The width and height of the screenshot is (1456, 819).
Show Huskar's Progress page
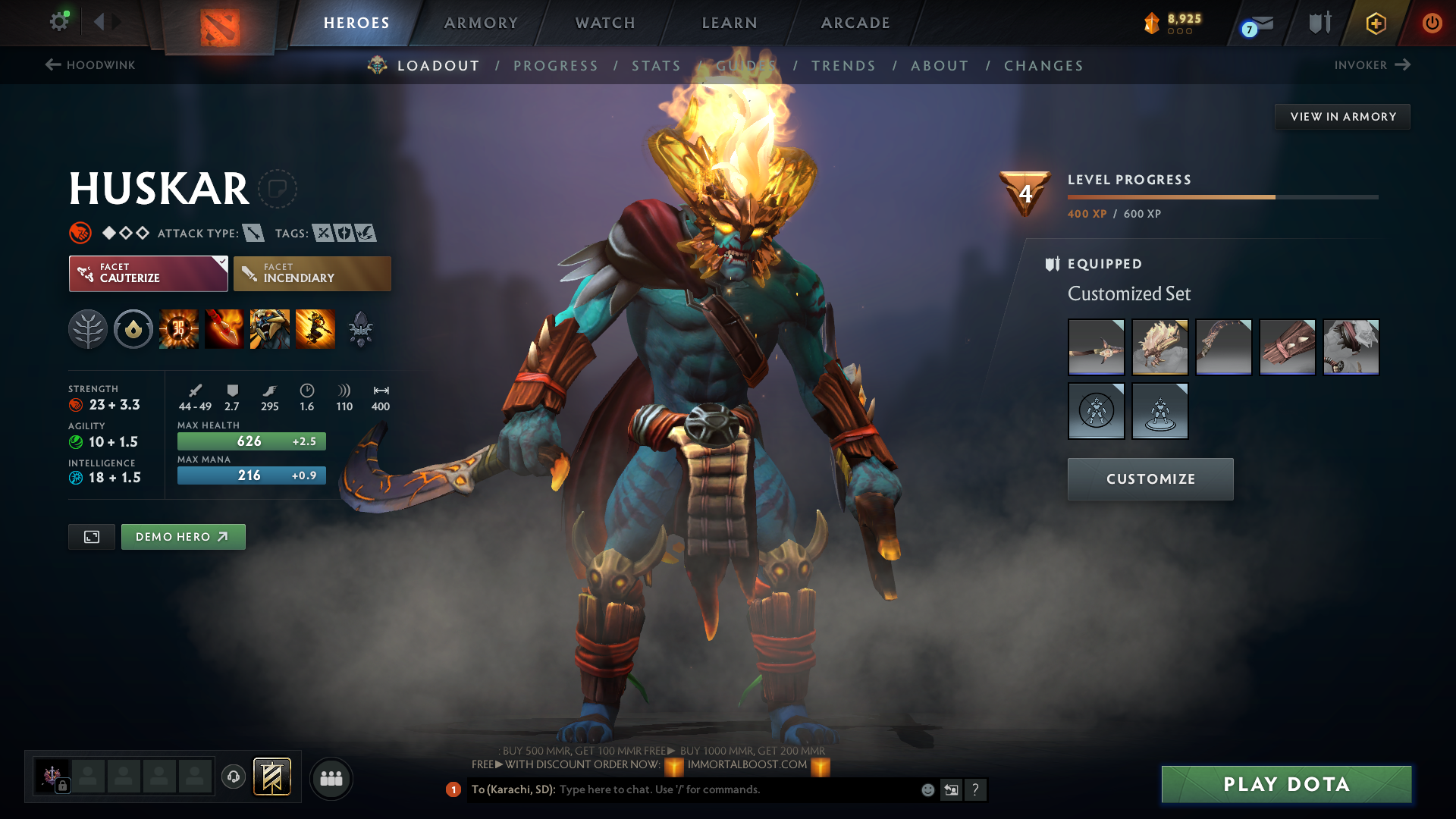[x=556, y=66]
